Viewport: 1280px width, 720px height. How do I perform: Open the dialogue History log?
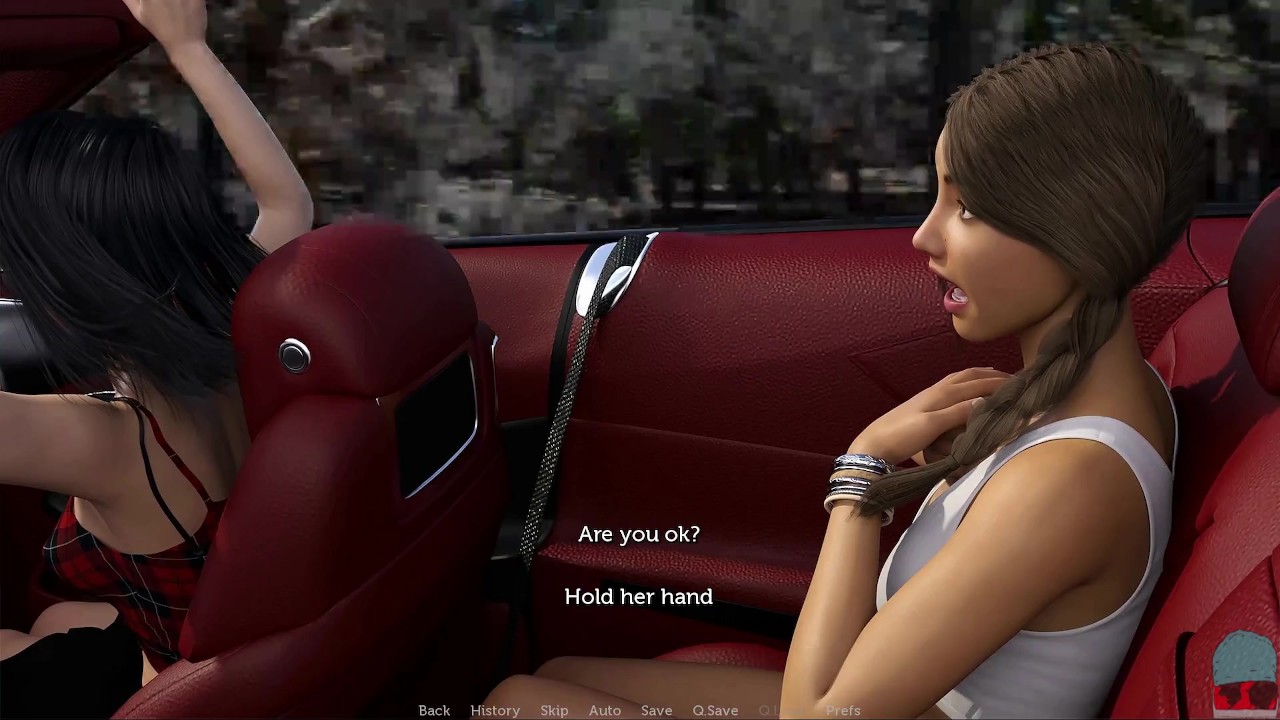pyautogui.click(x=495, y=710)
